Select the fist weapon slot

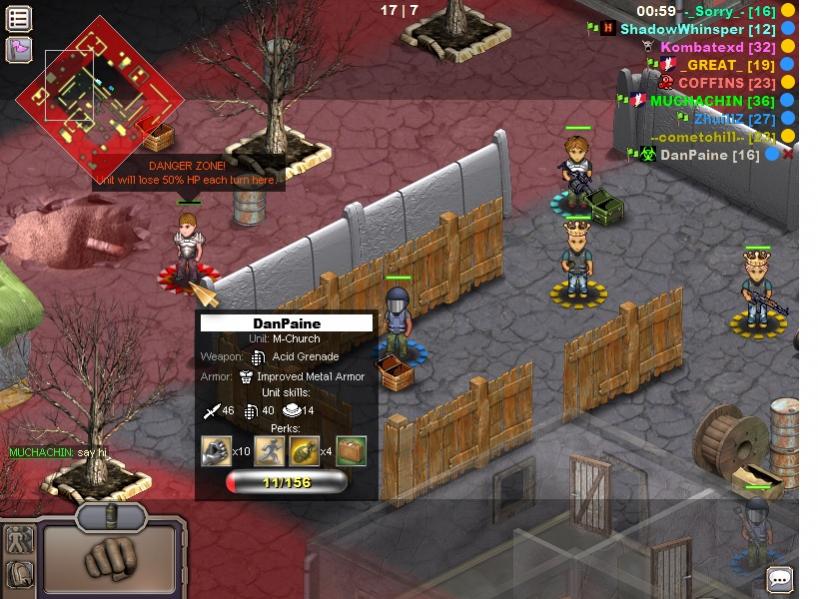coord(110,558)
